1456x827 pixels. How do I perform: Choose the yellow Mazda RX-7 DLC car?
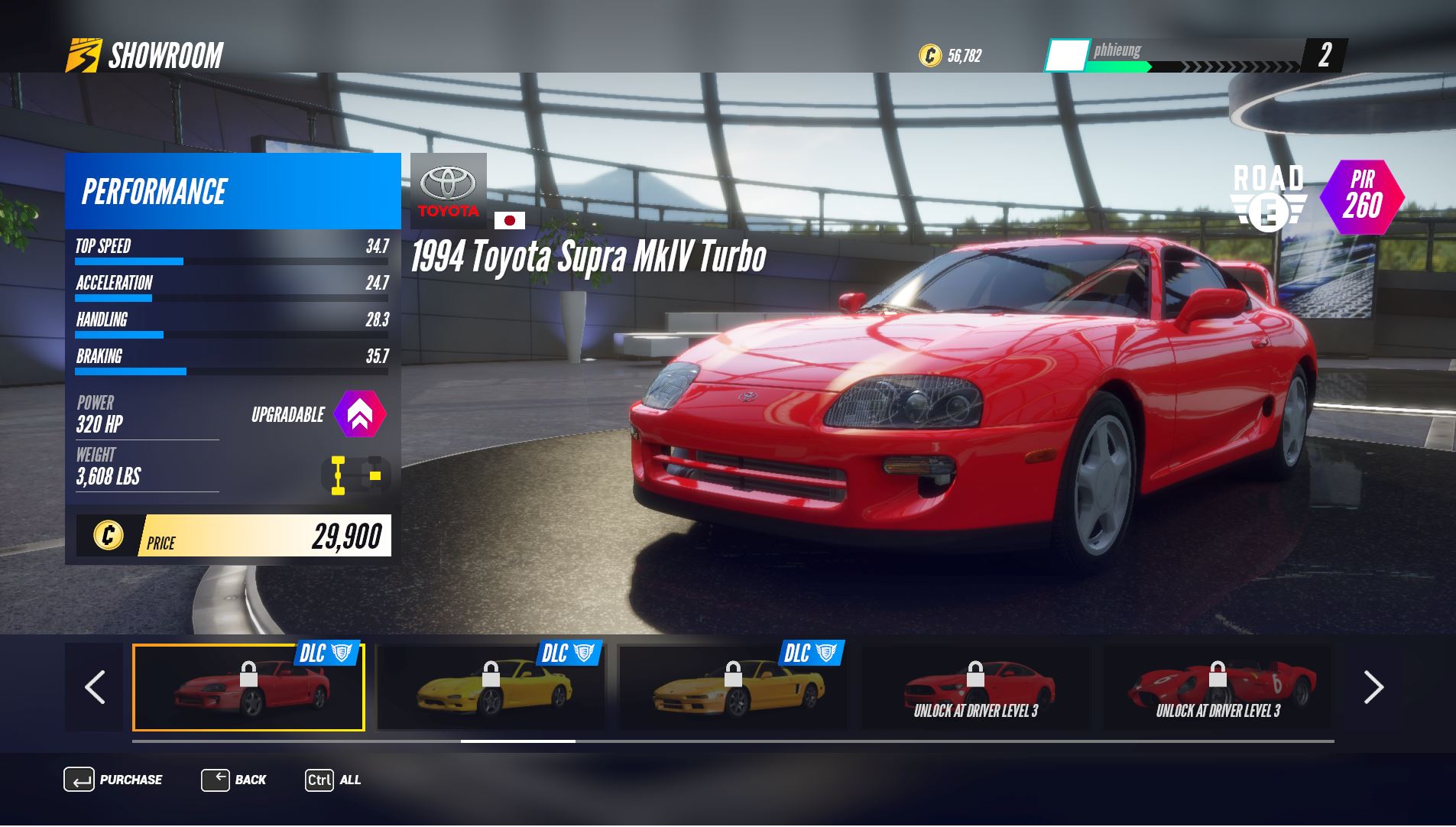(x=491, y=687)
